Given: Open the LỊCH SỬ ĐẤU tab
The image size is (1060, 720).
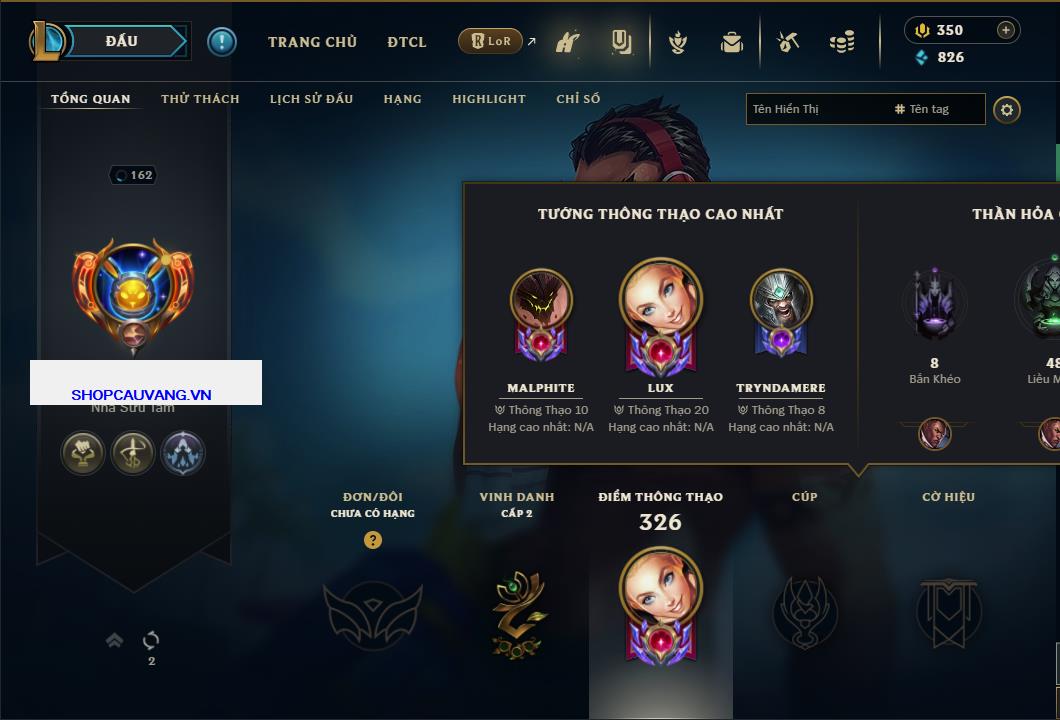Looking at the screenshot, I should pos(311,99).
